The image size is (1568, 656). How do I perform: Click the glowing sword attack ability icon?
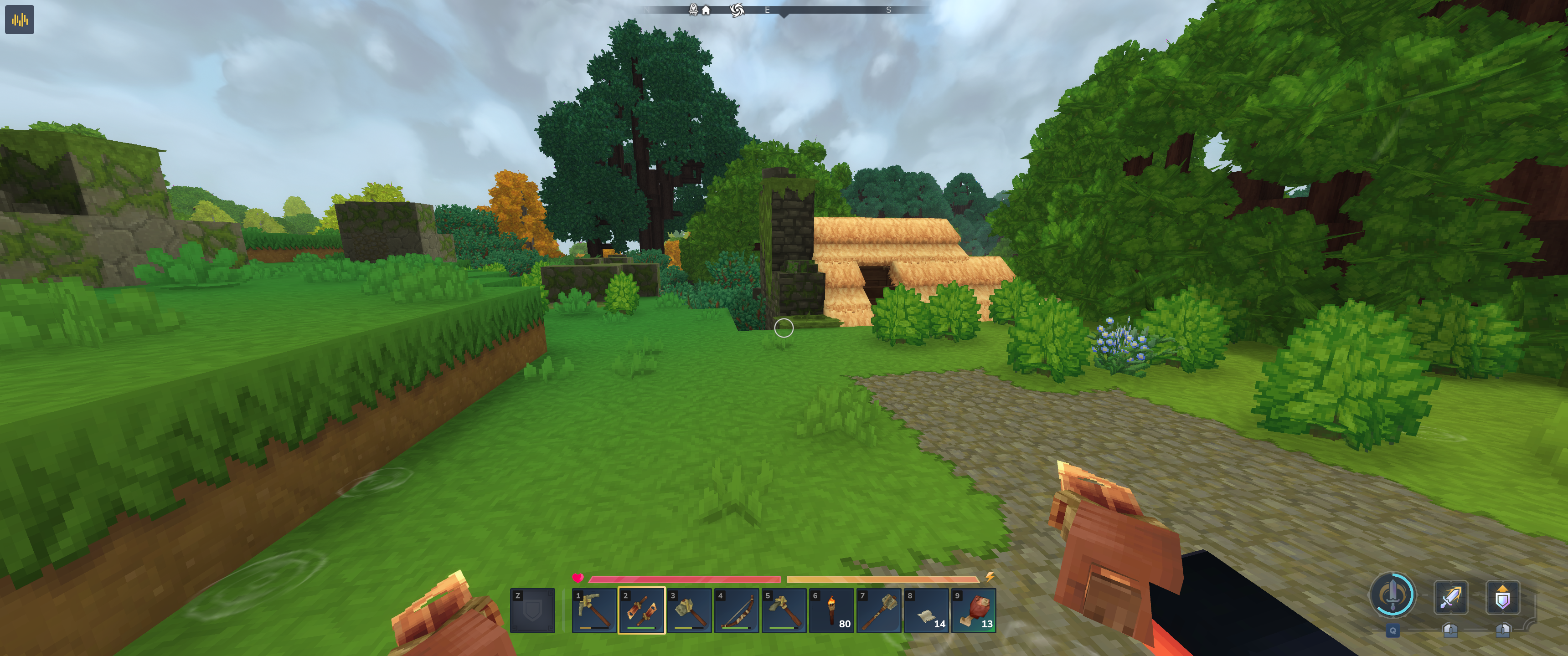1450,597
